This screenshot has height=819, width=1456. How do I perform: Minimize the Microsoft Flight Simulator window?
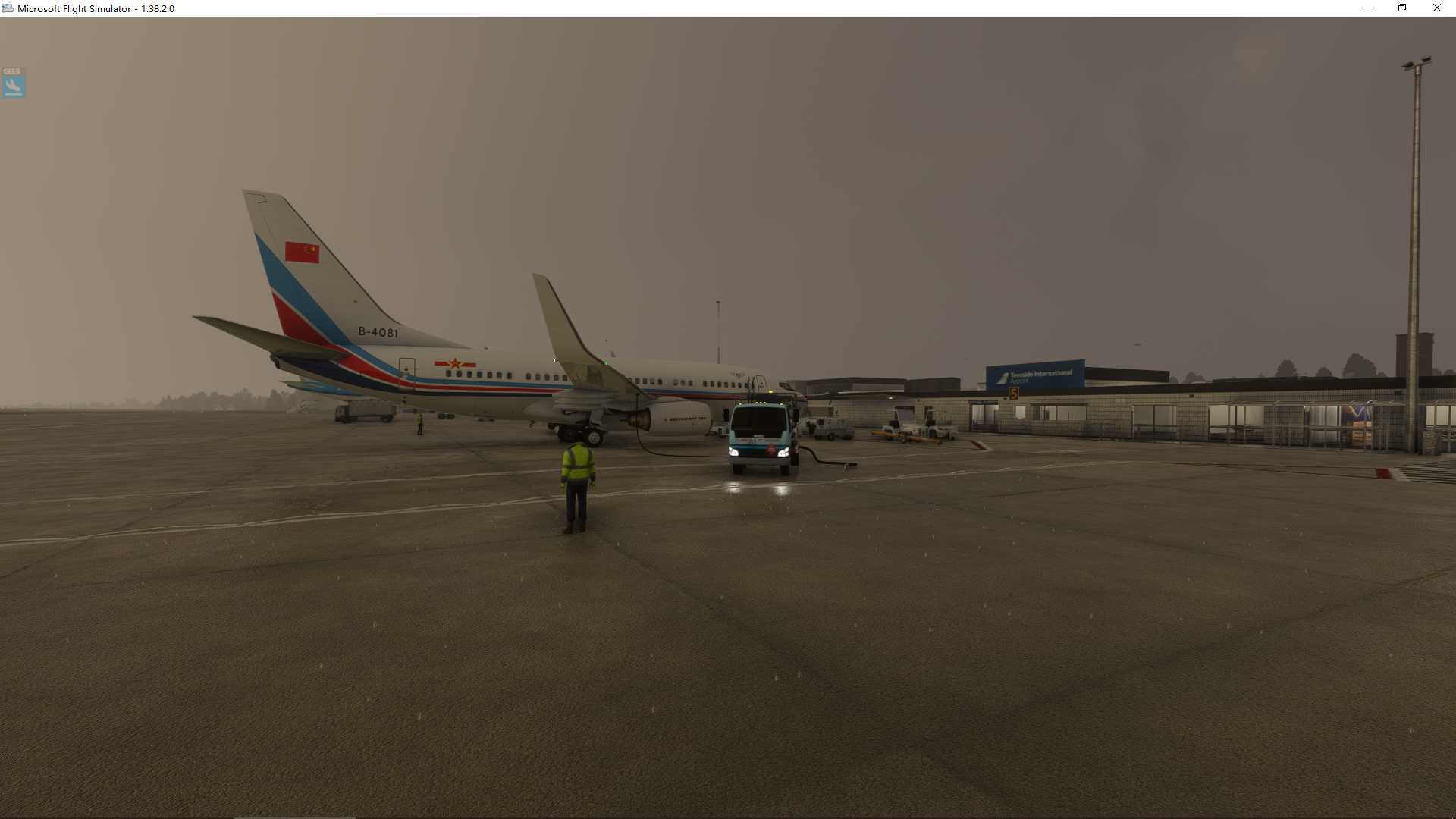click(1367, 8)
